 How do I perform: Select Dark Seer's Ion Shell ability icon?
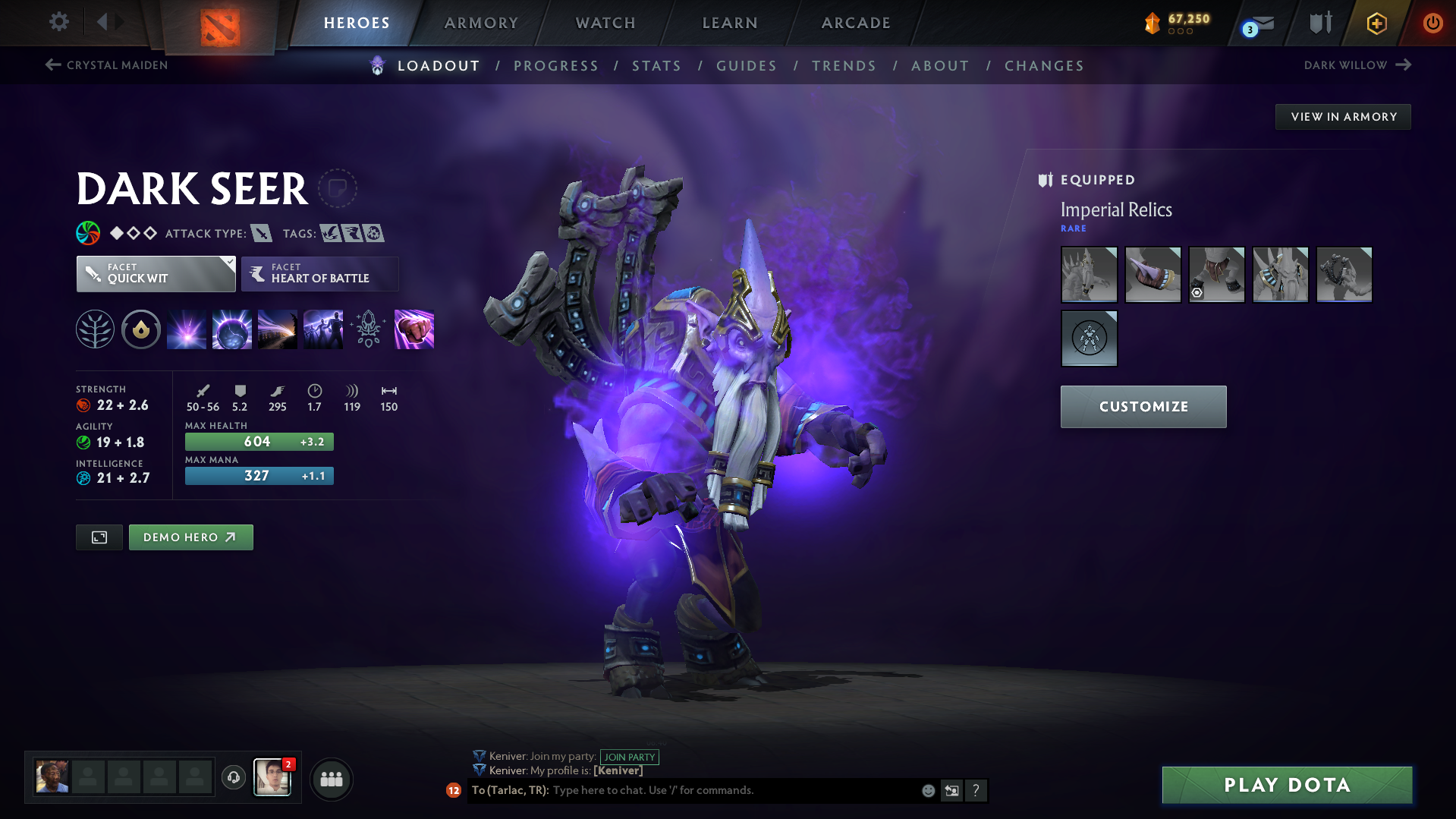[x=232, y=329]
